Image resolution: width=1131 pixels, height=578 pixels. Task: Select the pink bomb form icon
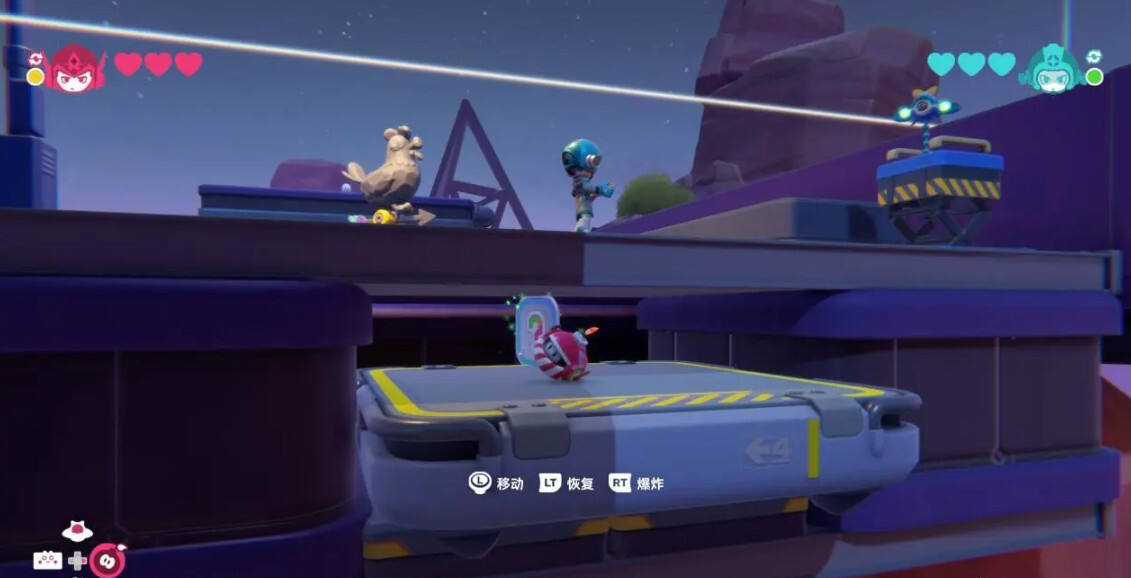(107, 559)
